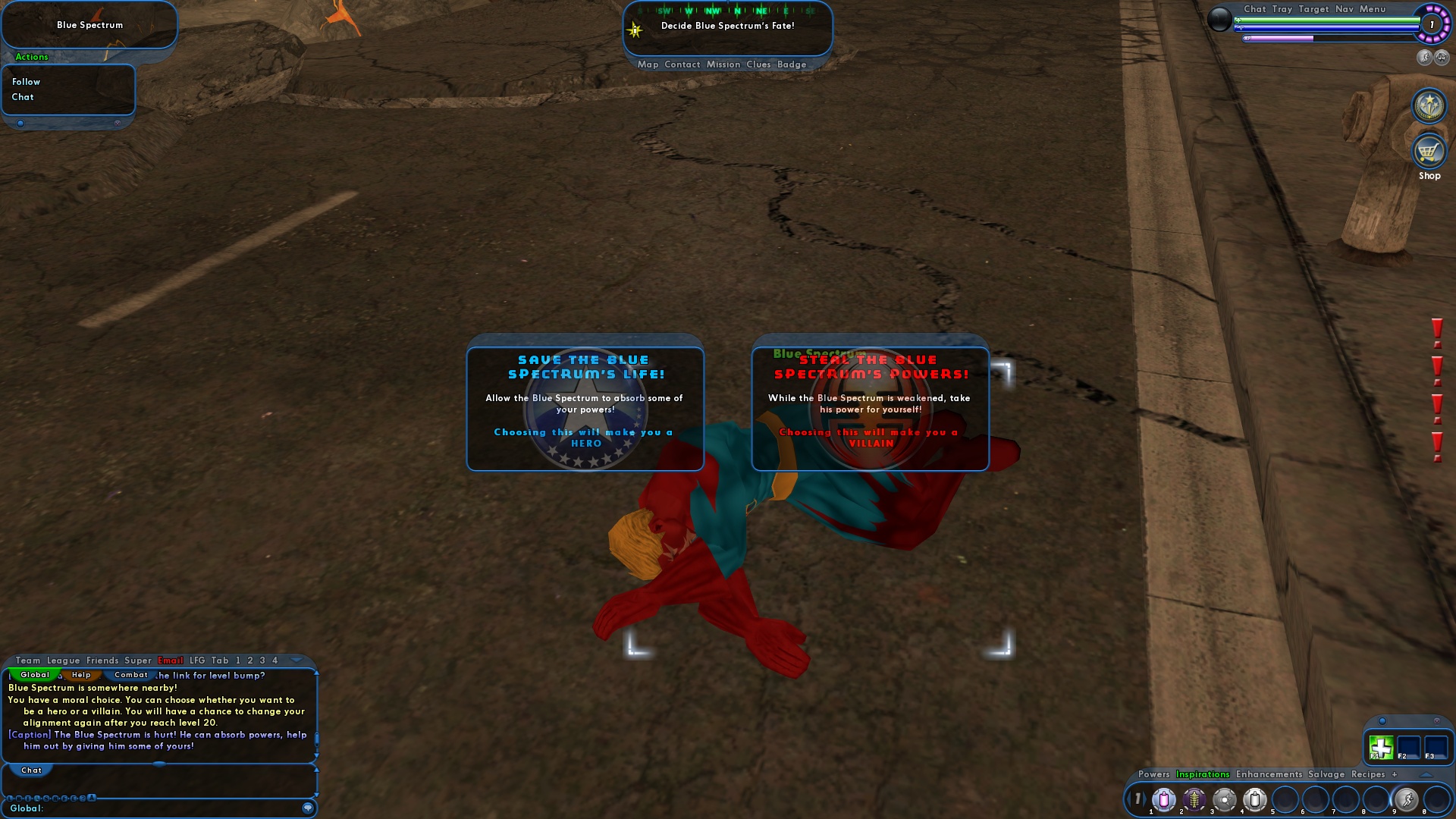Toggle the second round power icon under the bars

pyautogui.click(x=1441, y=58)
